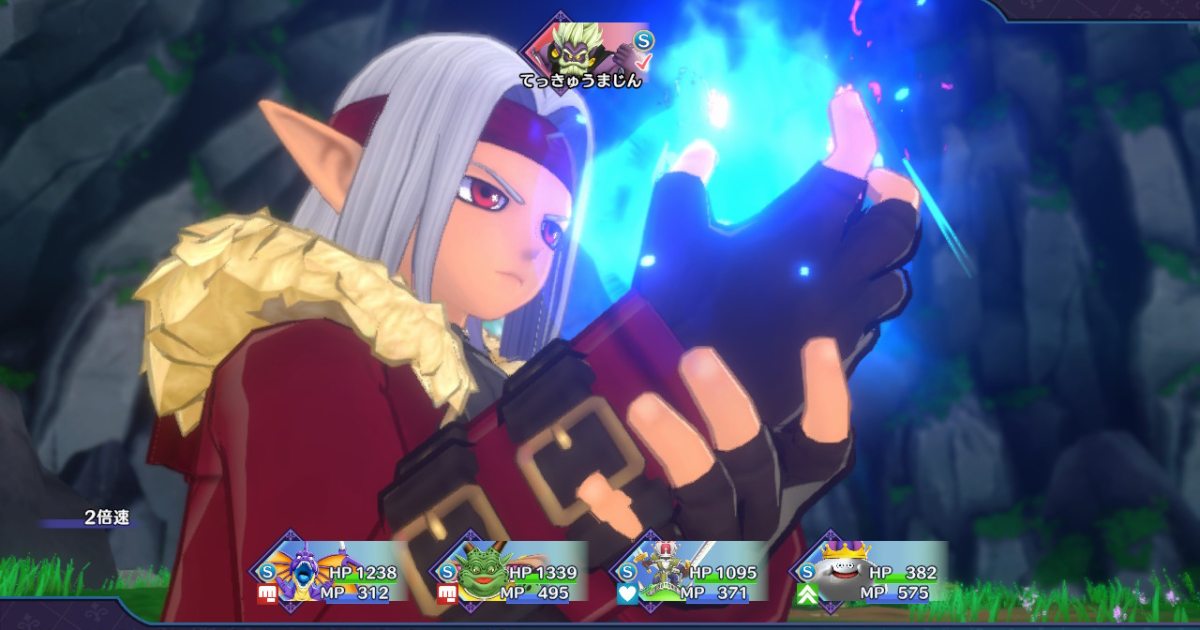1200x630 pixels.
Task: Pick the crowned metal slime party panel
Action: tap(868, 573)
